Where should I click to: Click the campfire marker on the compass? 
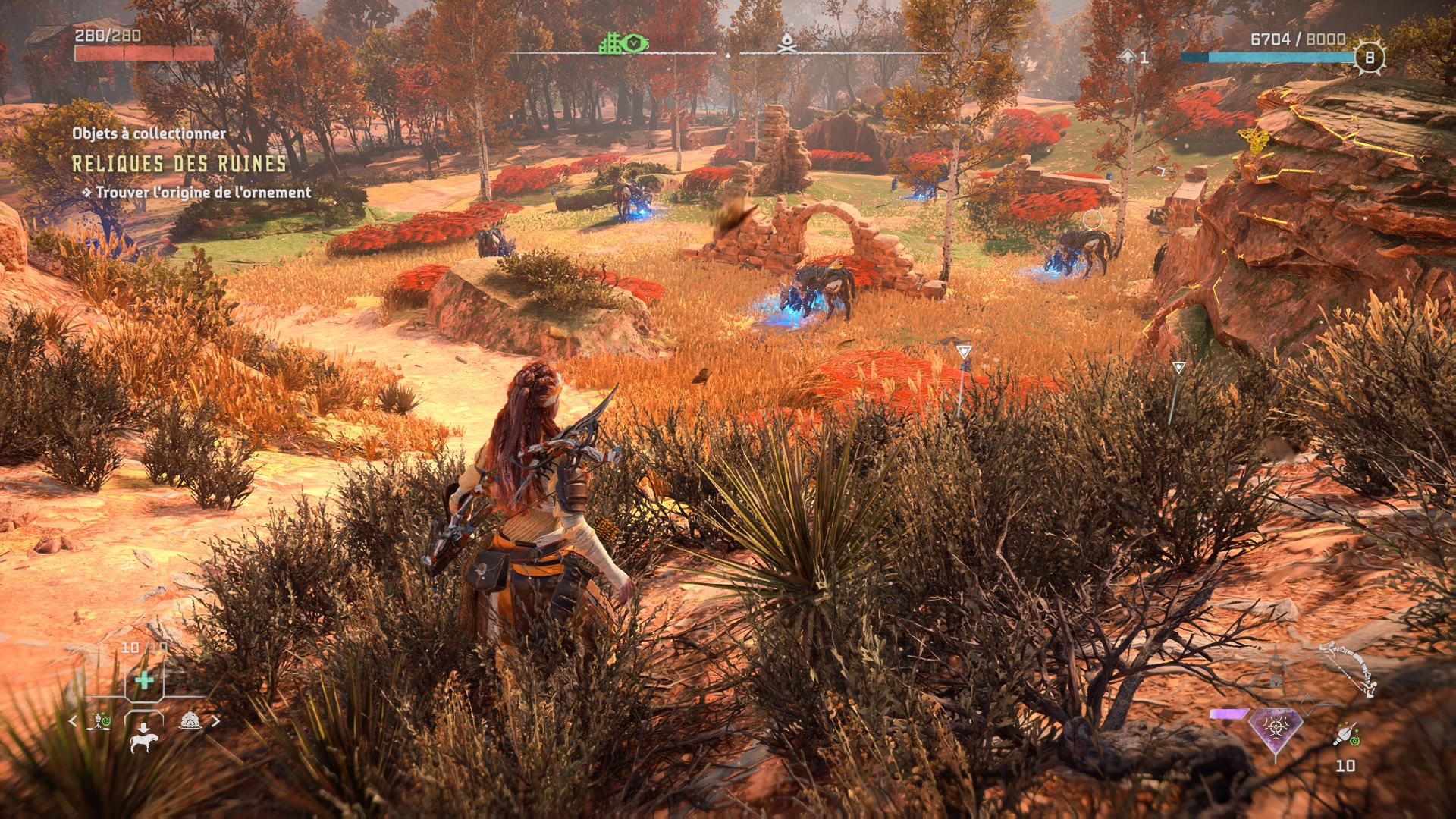pos(786,44)
